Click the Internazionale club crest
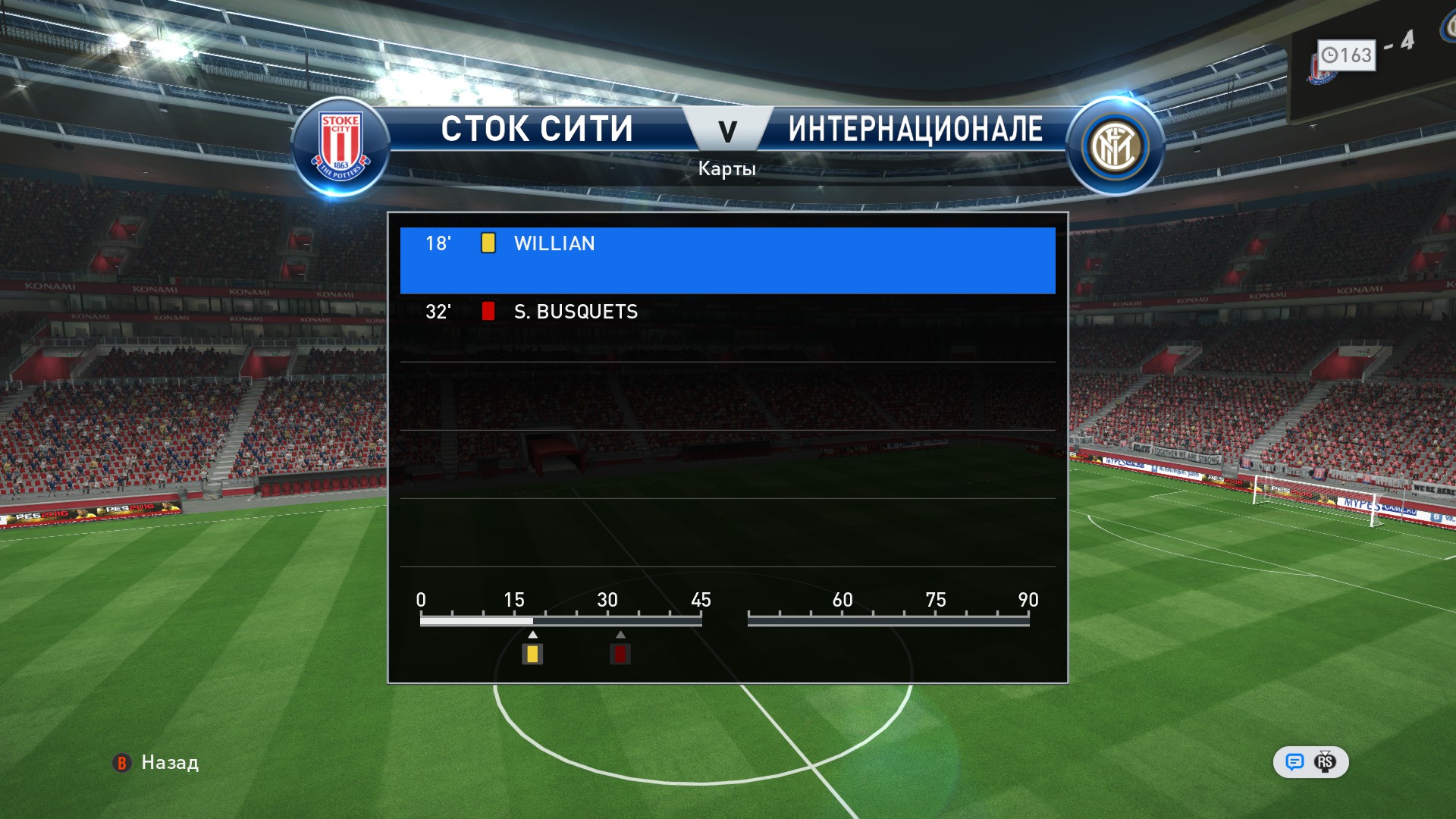The width and height of the screenshot is (1456, 819). [x=1114, y=147]
